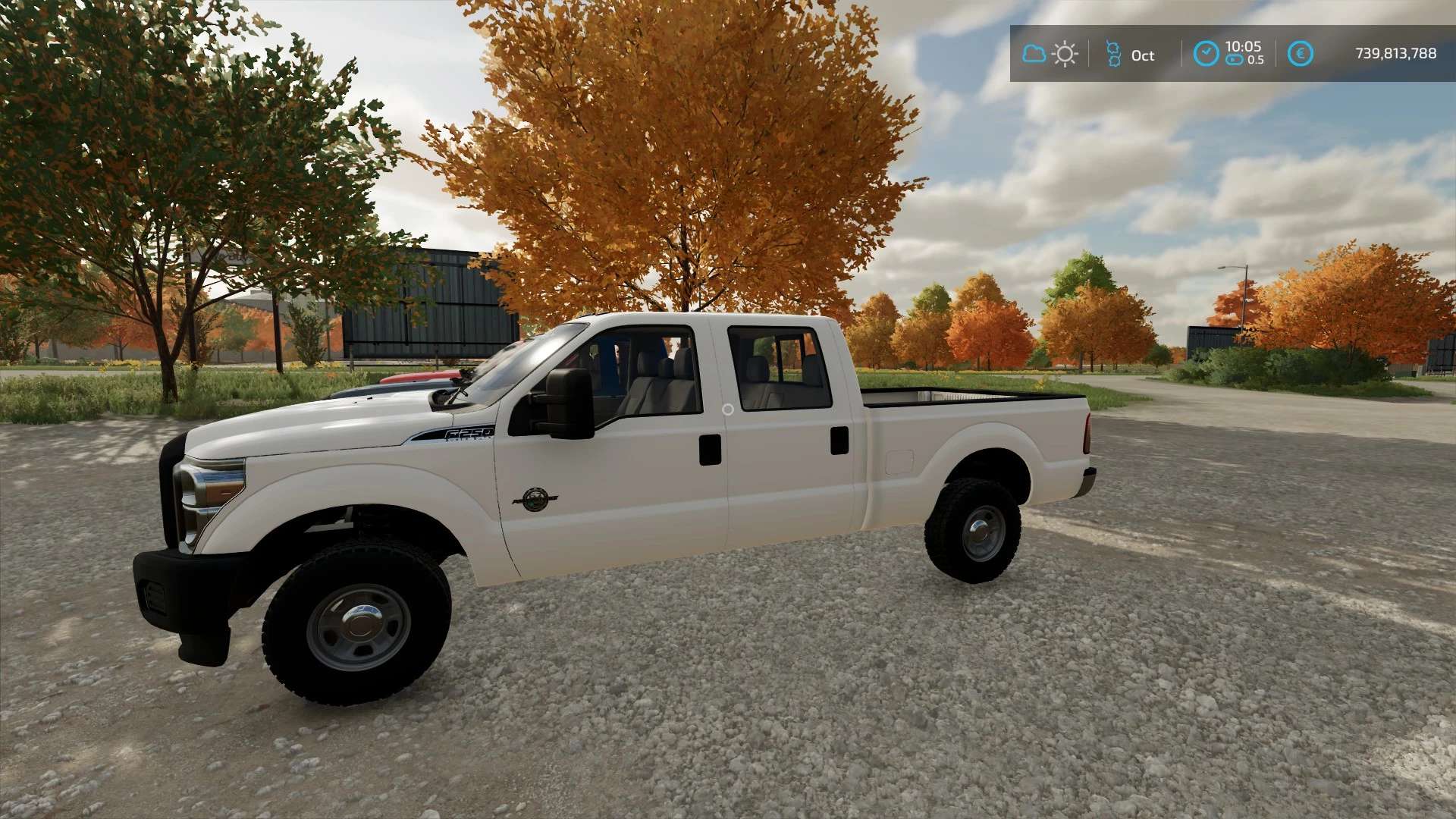Image resolution: width=1456 pixels, height=819 pixels.
Task: Select the October calendar season icon
Action: pos(1113,54)
